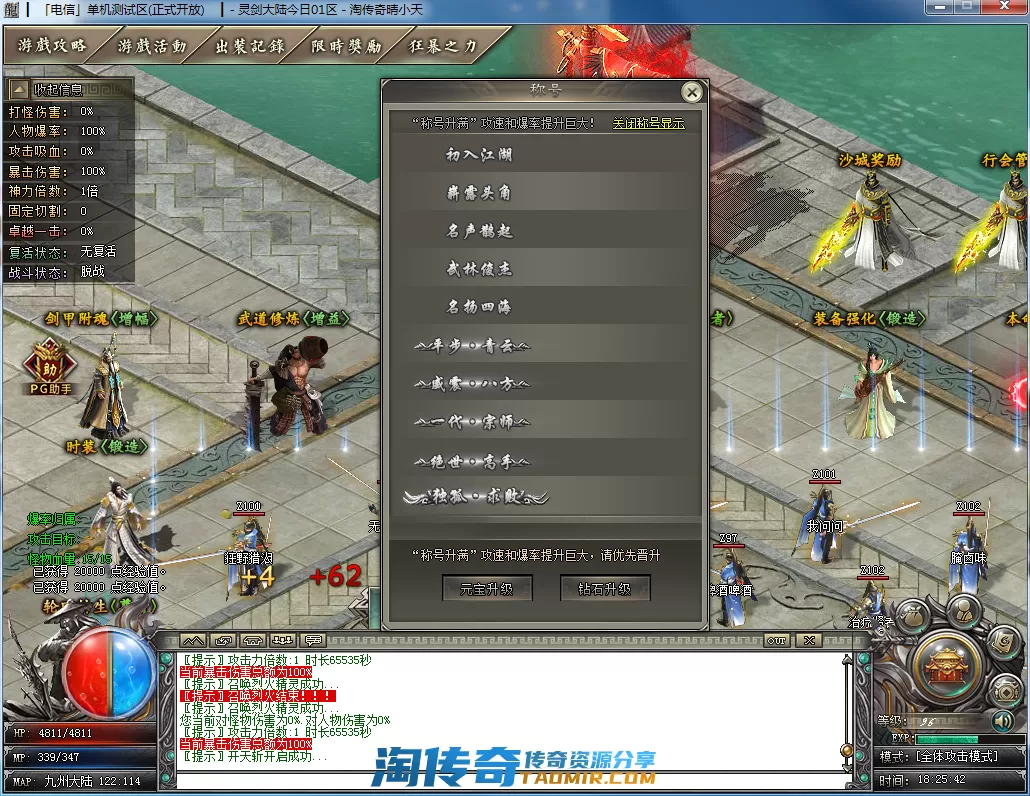Open the 游戏活动 menu tab
Image resolution: width=1030 pixels, height=796 pixels.
[151, 46]
